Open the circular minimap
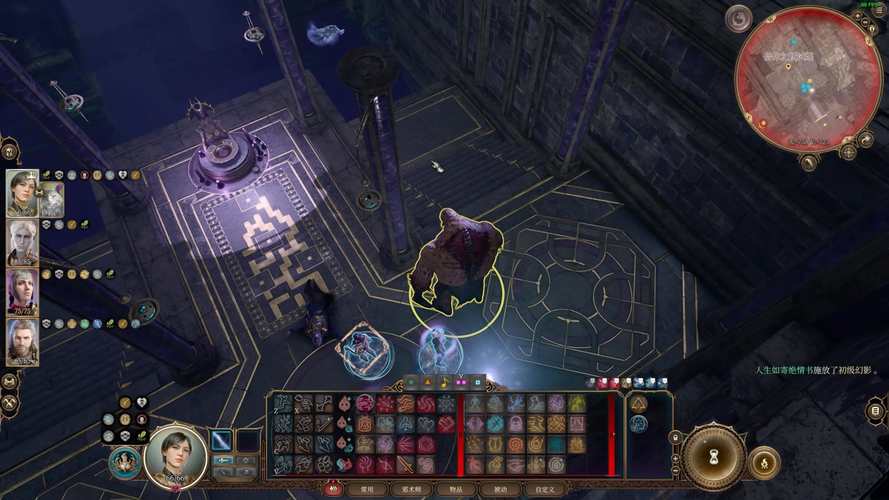 [807, 78]
